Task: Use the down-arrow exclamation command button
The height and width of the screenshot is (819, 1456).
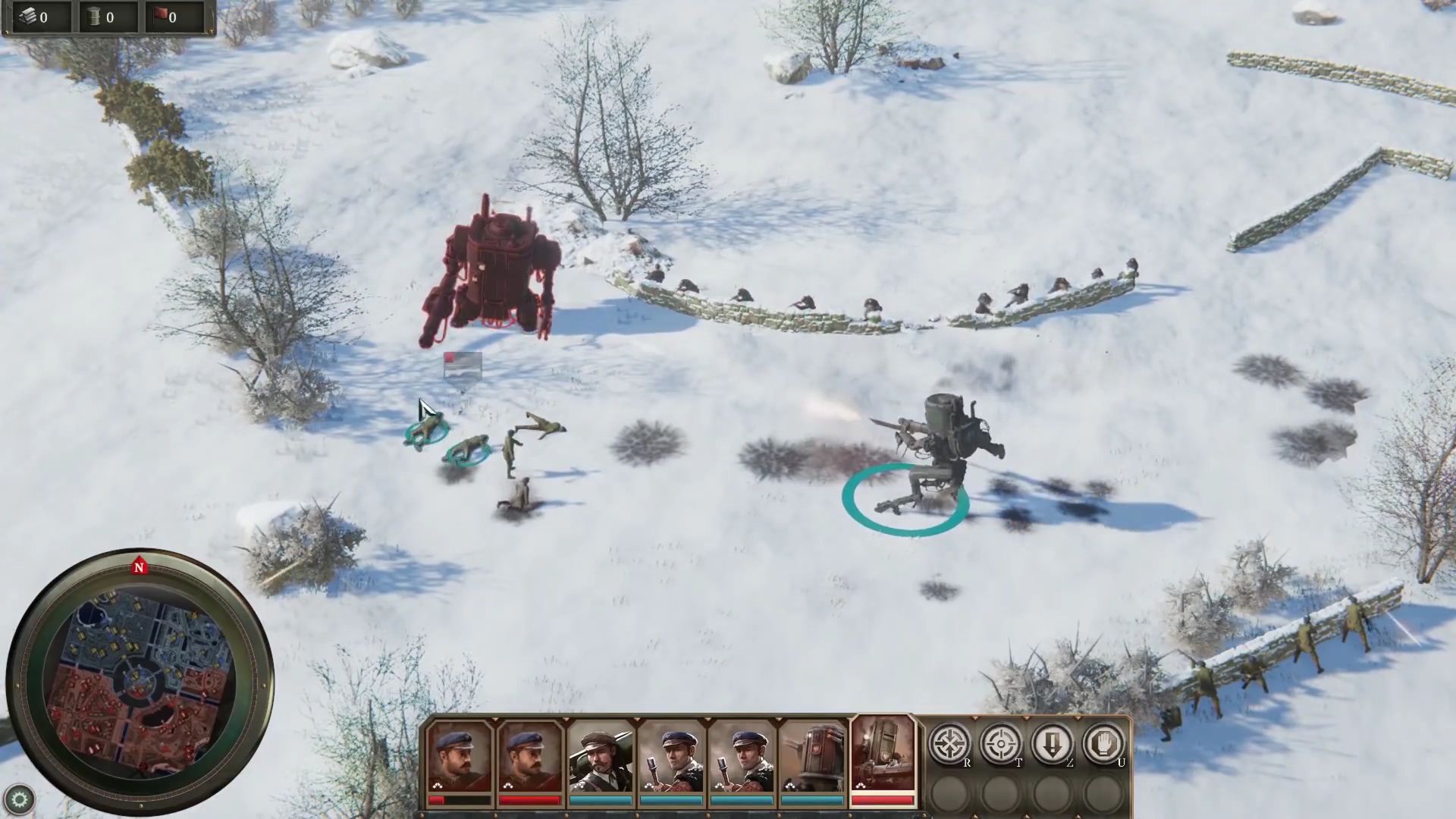Action: [1053, 744]
